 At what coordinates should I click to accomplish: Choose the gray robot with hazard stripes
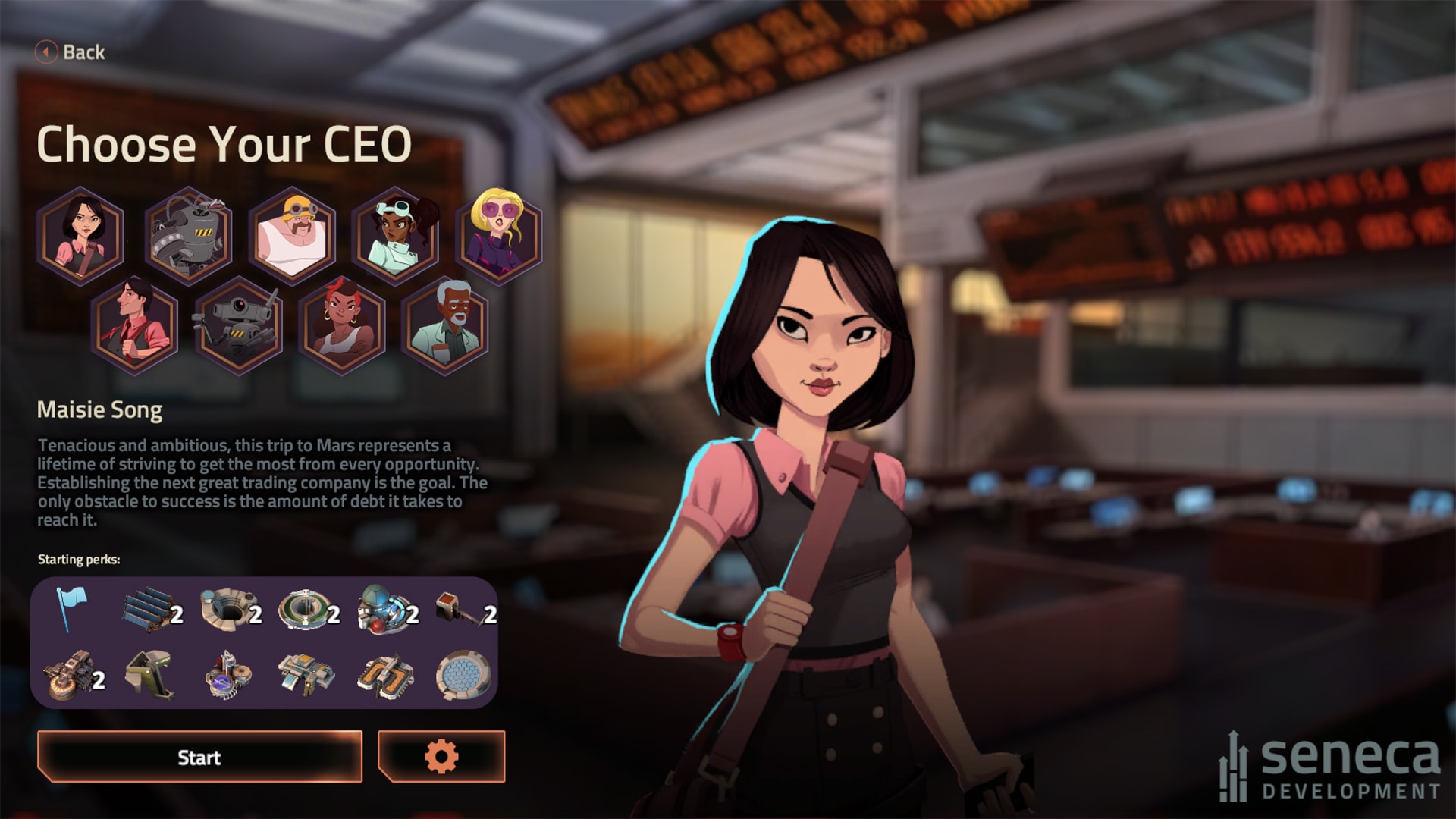click(x=187, y=234)
